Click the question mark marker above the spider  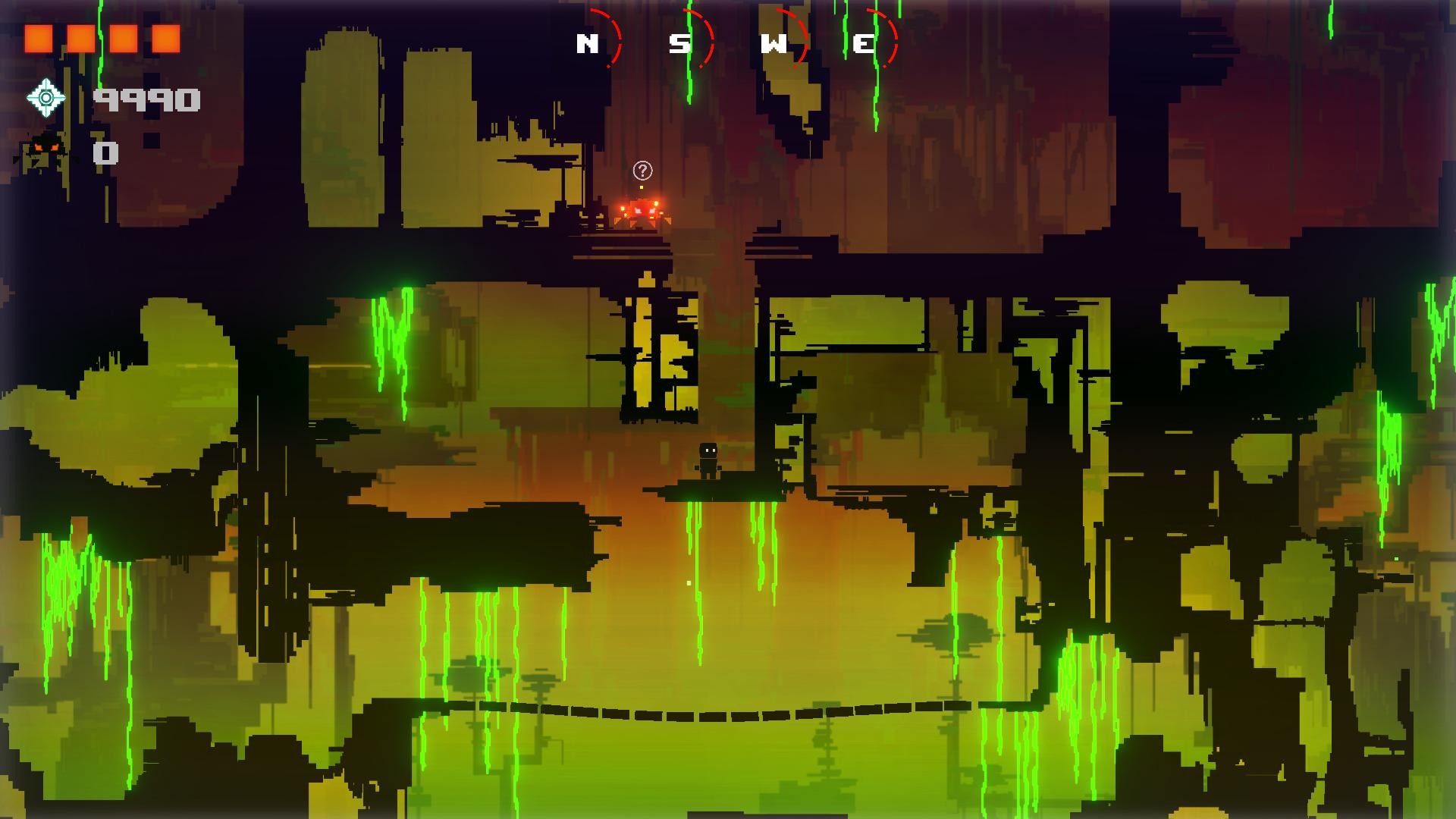[641, 170]
